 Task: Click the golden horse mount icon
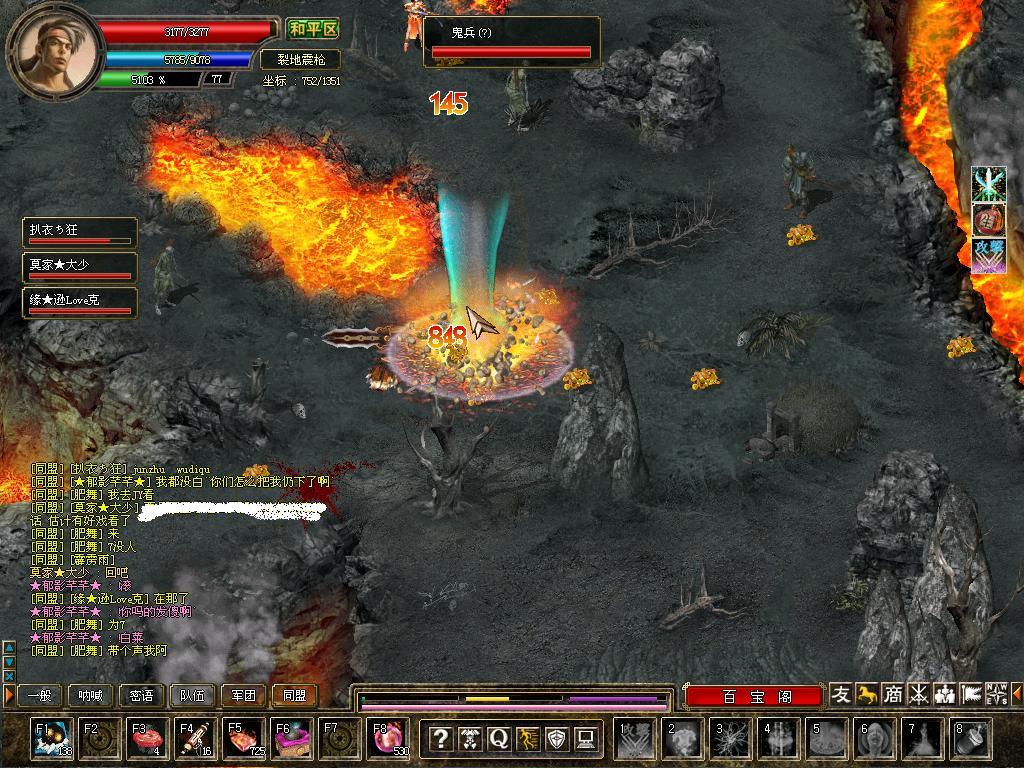click(x=867, y=694)
